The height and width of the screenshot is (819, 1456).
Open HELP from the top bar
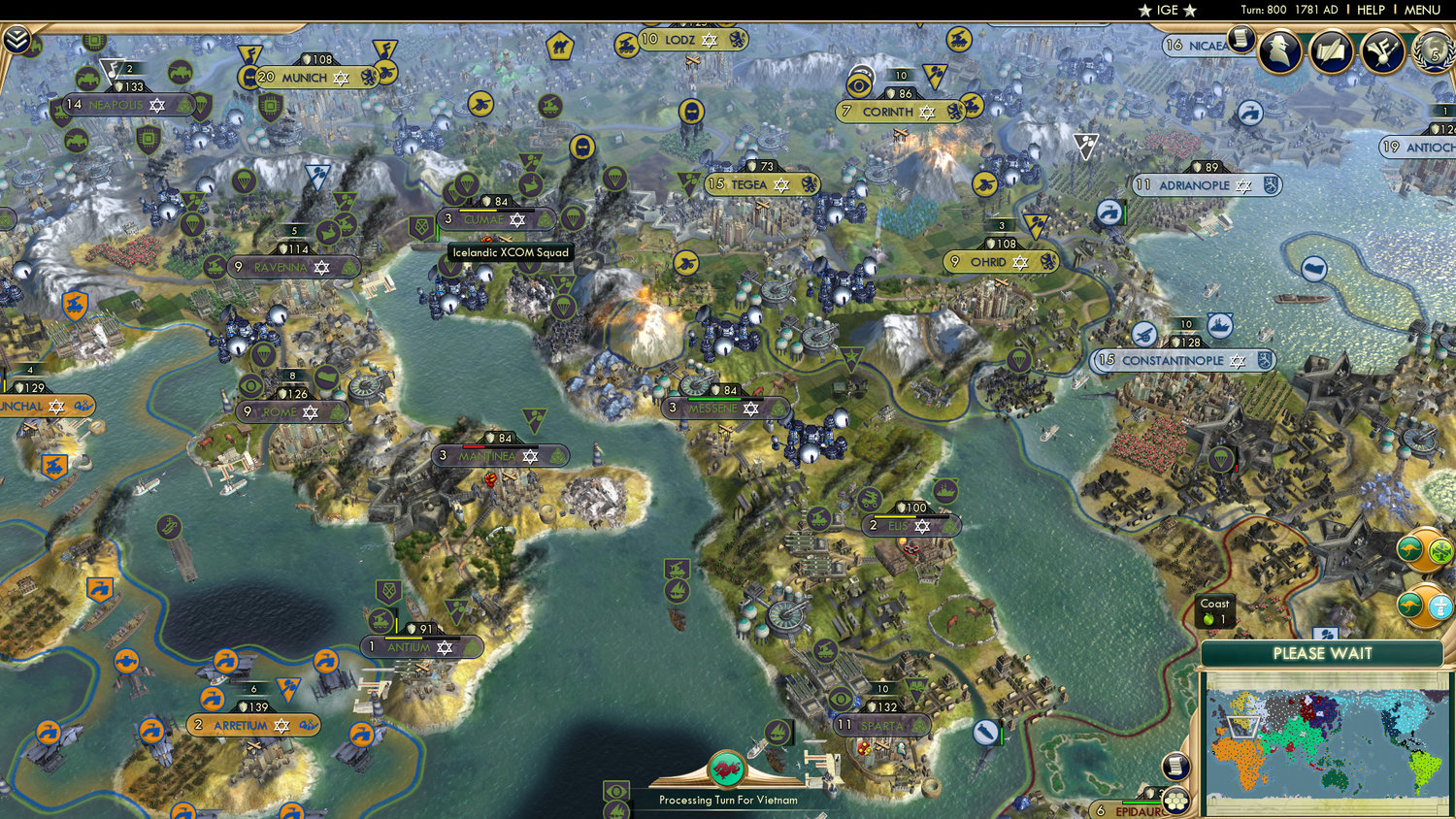coord(1371,11)
